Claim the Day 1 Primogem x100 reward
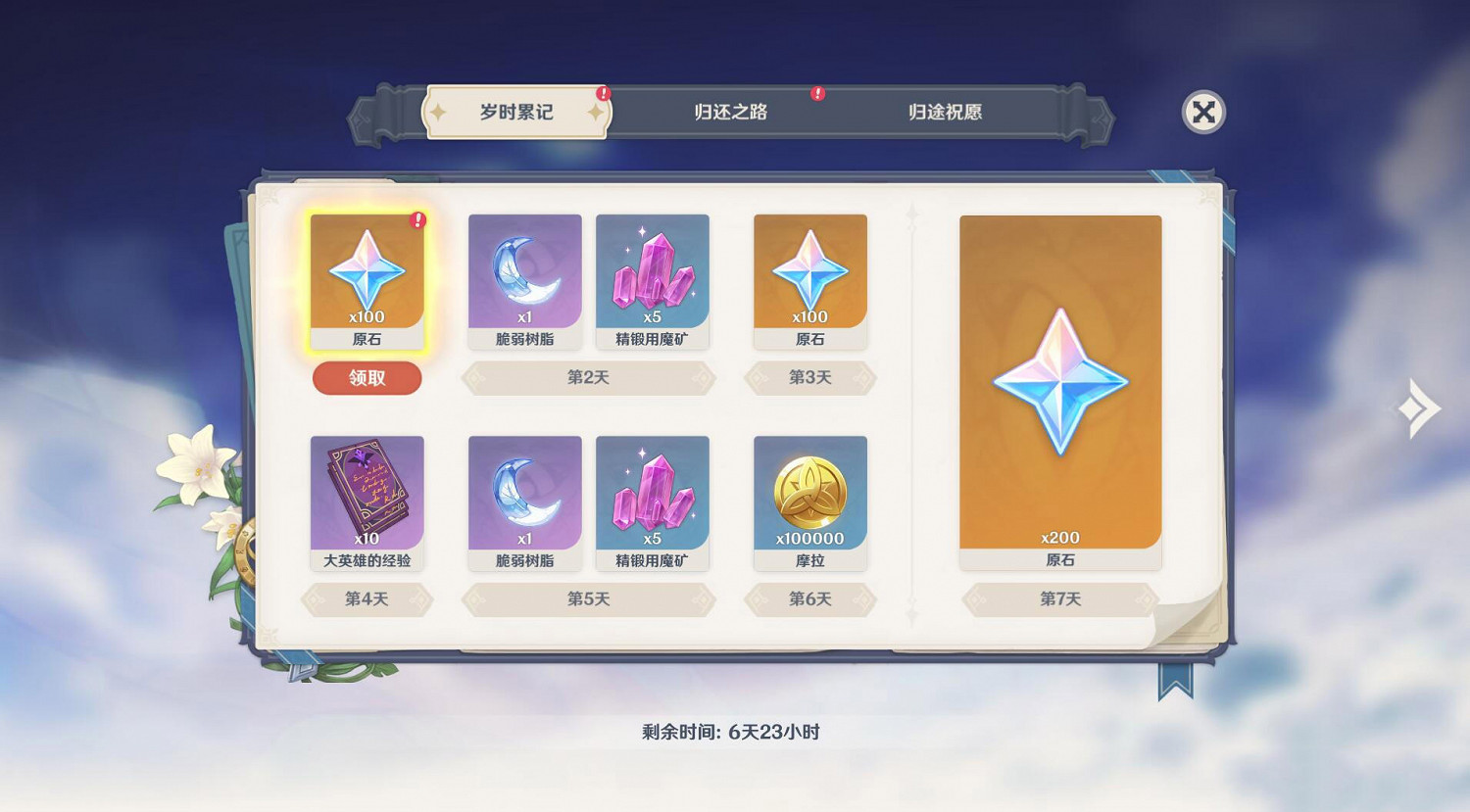This screenshot has width=1470, height=812. pyautogui.click(x=367, y=378)
